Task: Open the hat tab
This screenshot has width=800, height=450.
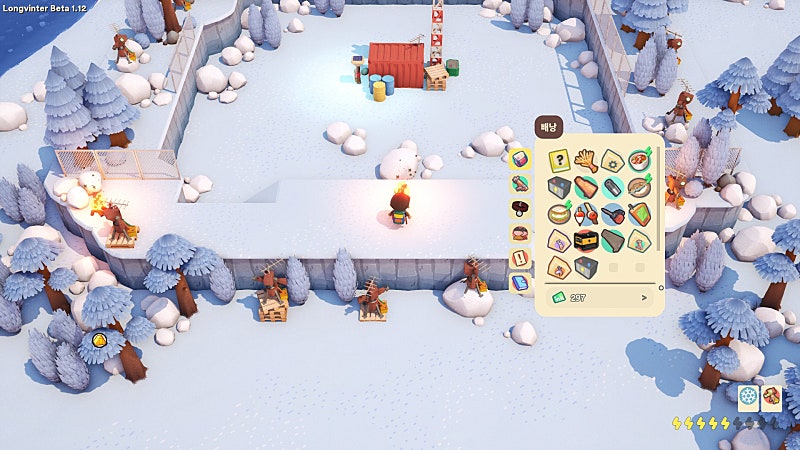Action: click(x=520, y=209)
